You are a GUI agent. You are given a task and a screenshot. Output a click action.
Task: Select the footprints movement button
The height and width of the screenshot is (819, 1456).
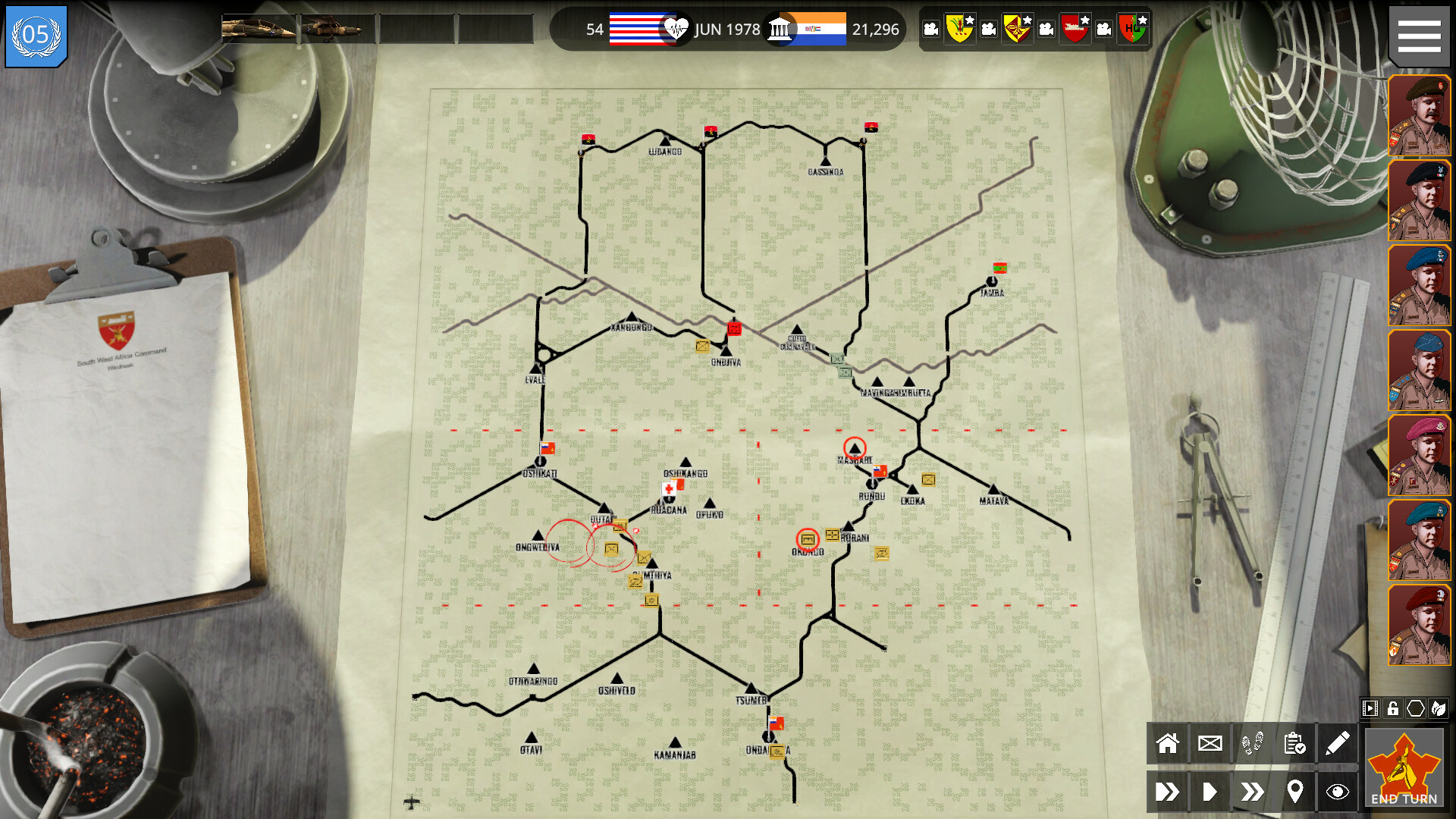pyautogui.click(x=1253, y=744)
